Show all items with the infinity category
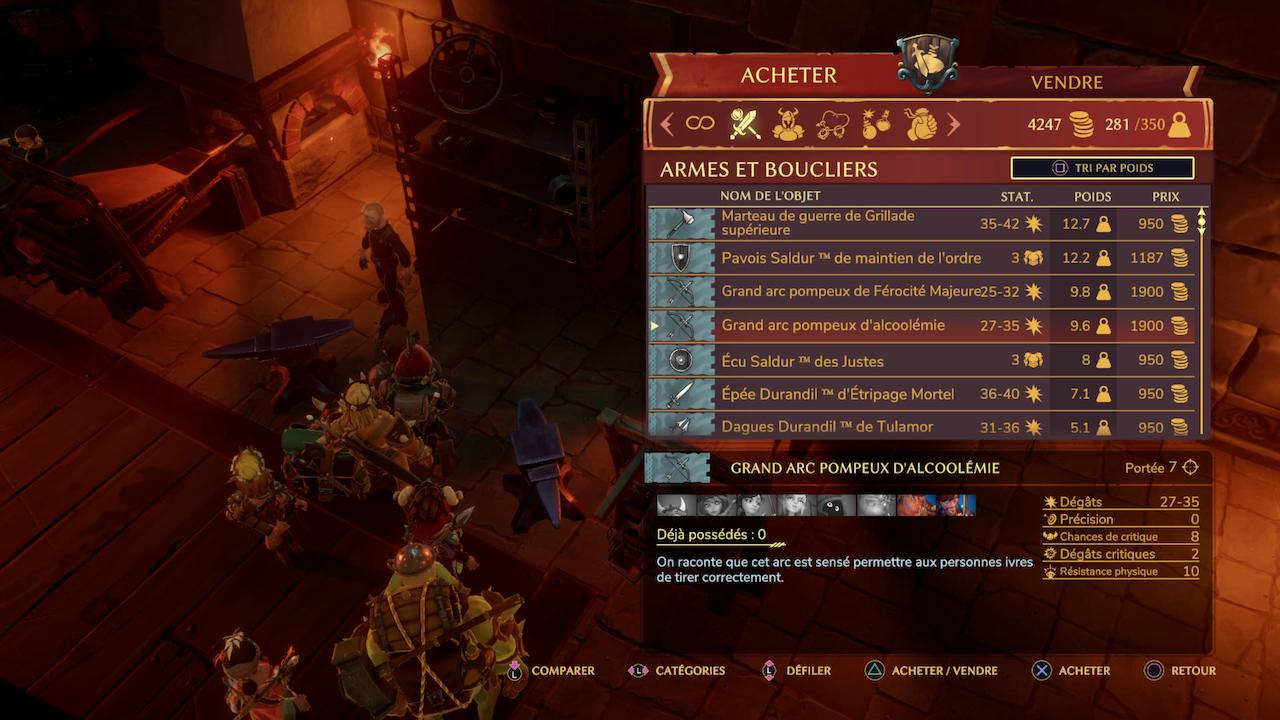 click(x=700, y=124)
